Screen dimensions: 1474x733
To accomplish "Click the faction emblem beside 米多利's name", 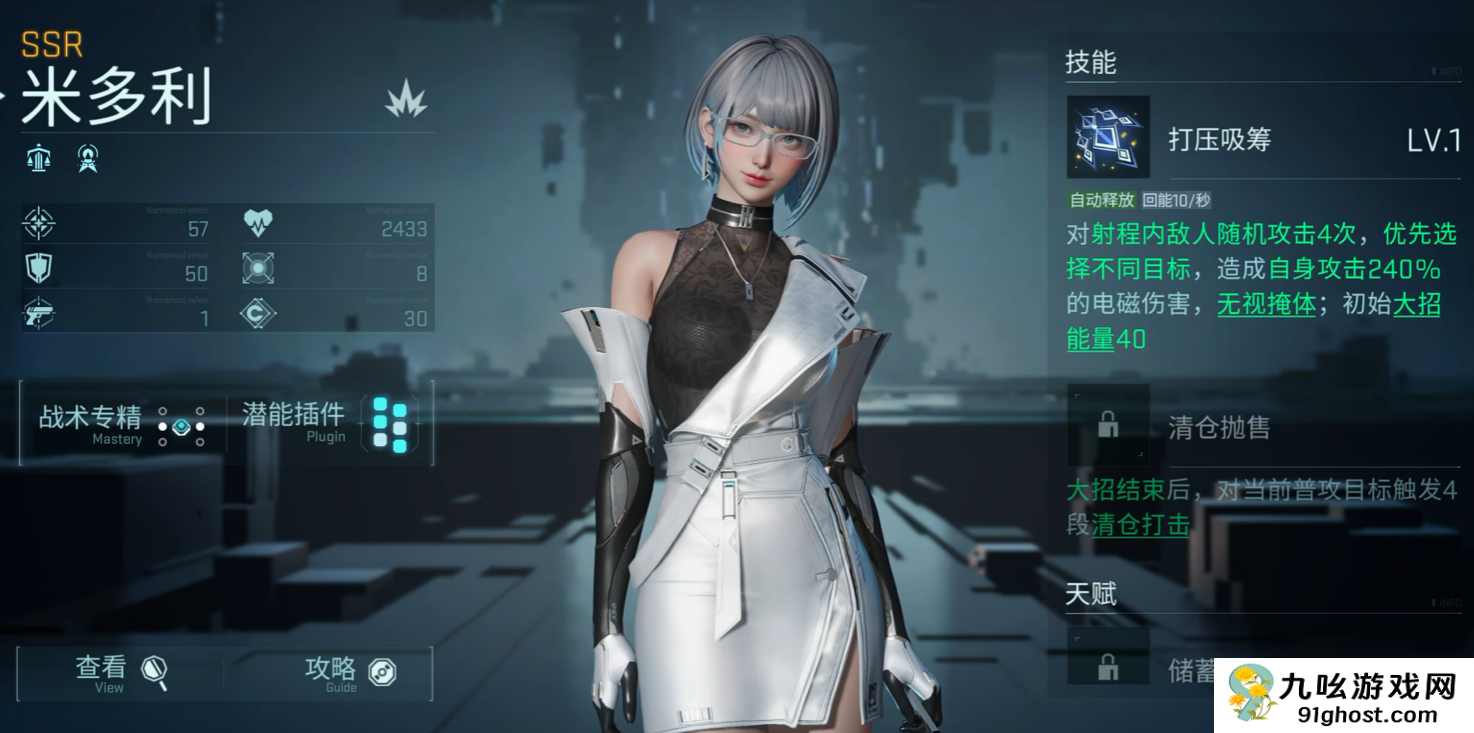I will (x=406, y=99).
